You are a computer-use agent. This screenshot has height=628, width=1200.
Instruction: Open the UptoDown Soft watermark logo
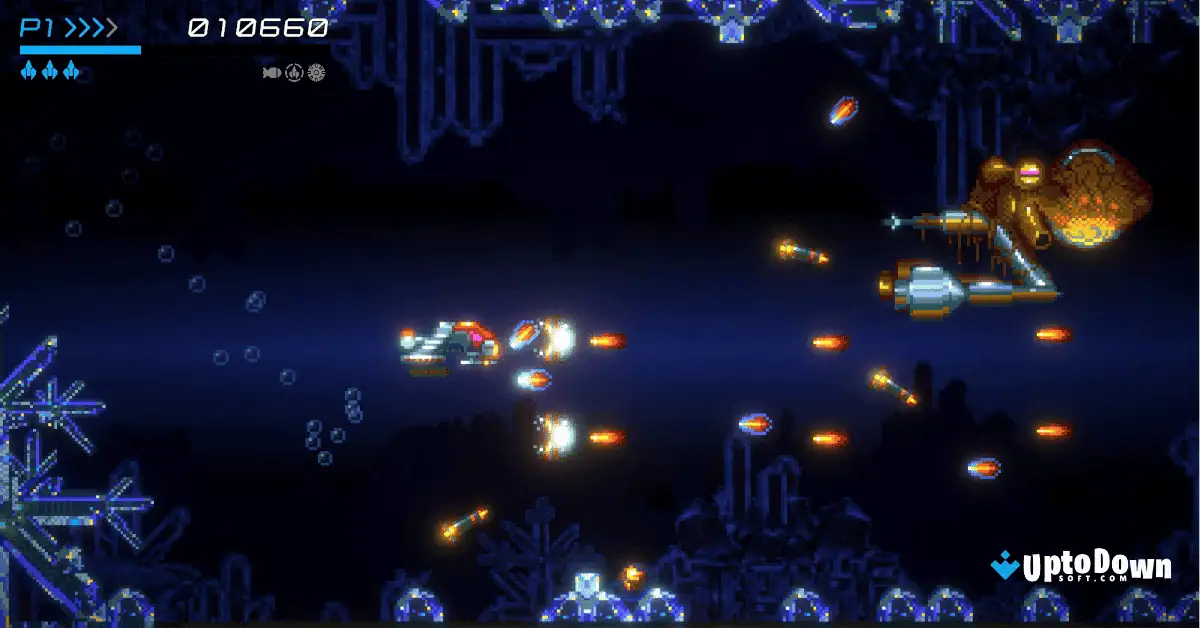point(1081,568)
